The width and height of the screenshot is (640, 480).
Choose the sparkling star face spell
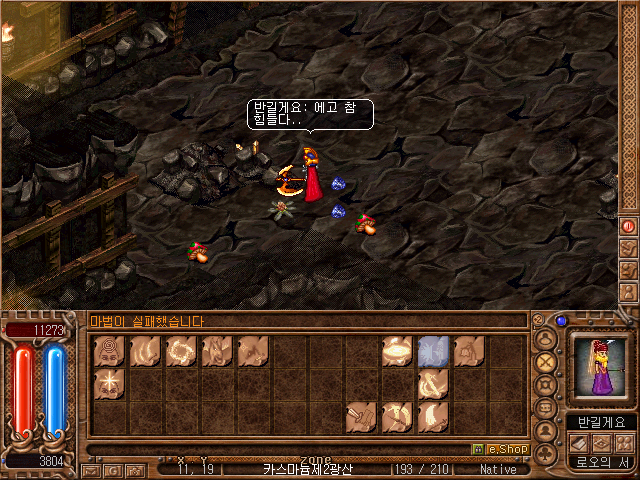point(109,382)
